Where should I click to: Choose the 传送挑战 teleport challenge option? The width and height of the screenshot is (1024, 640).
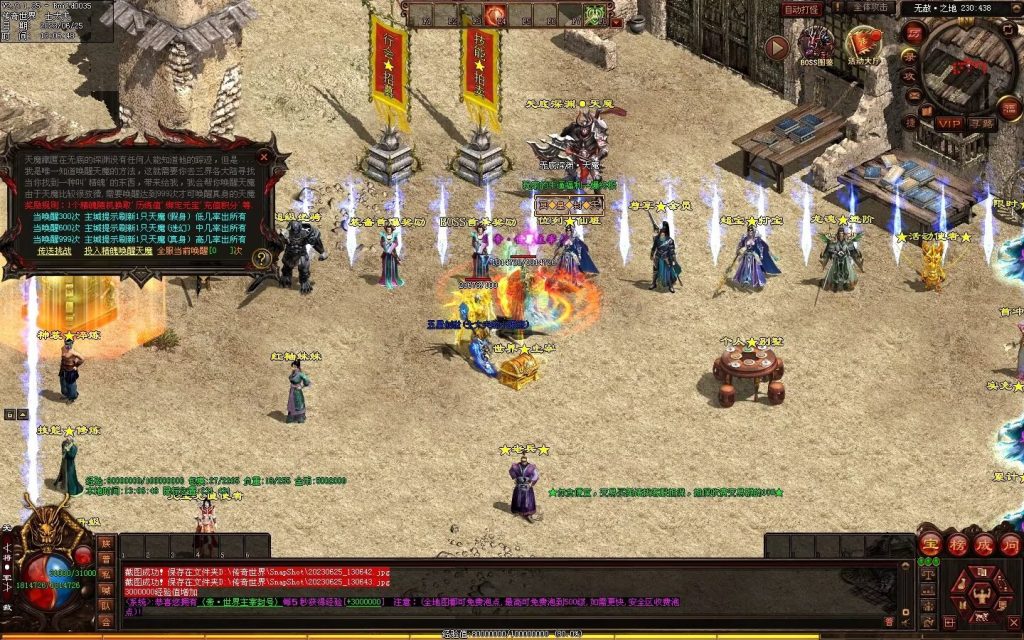pos(53,249)
